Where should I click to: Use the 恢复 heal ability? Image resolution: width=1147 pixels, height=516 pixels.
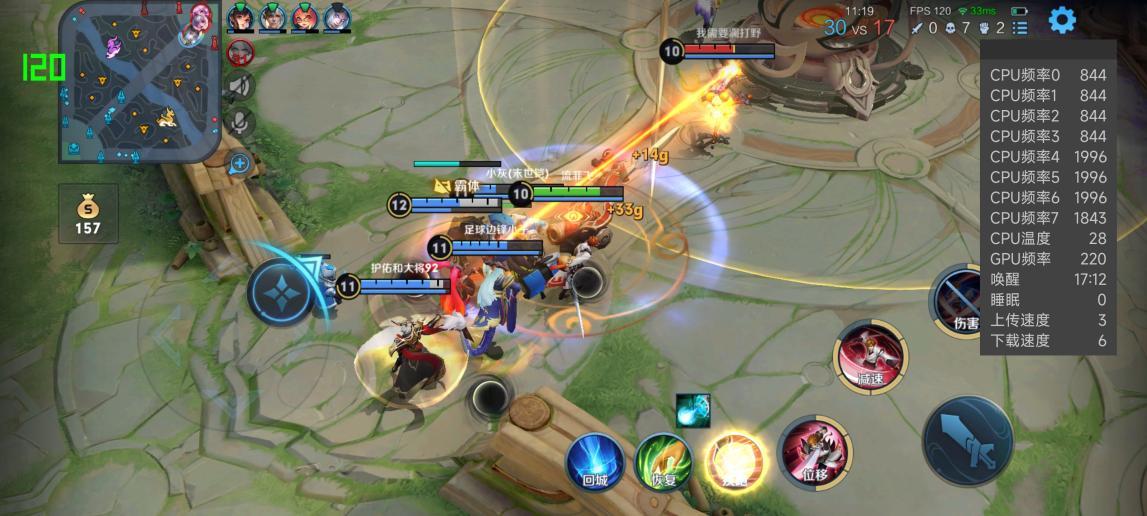coord(663,461)
